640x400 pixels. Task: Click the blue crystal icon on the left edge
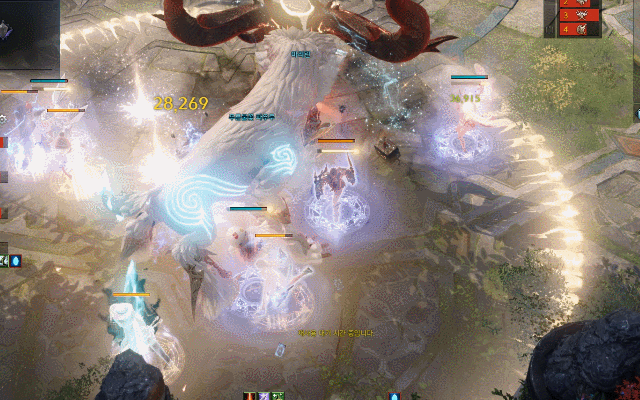click(16, 261)
